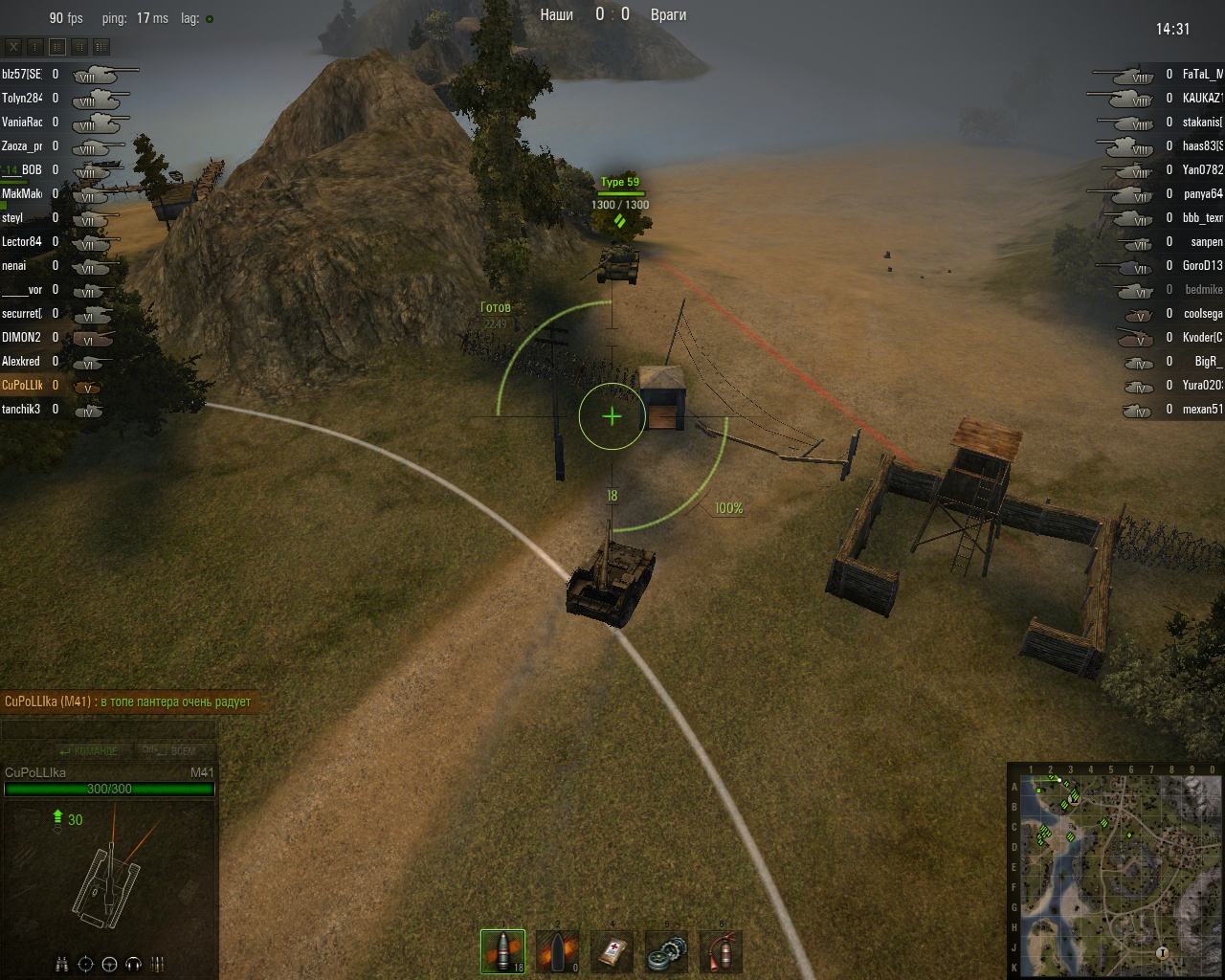Select enemy coolsega in the enemy list

coord(1202,313)
